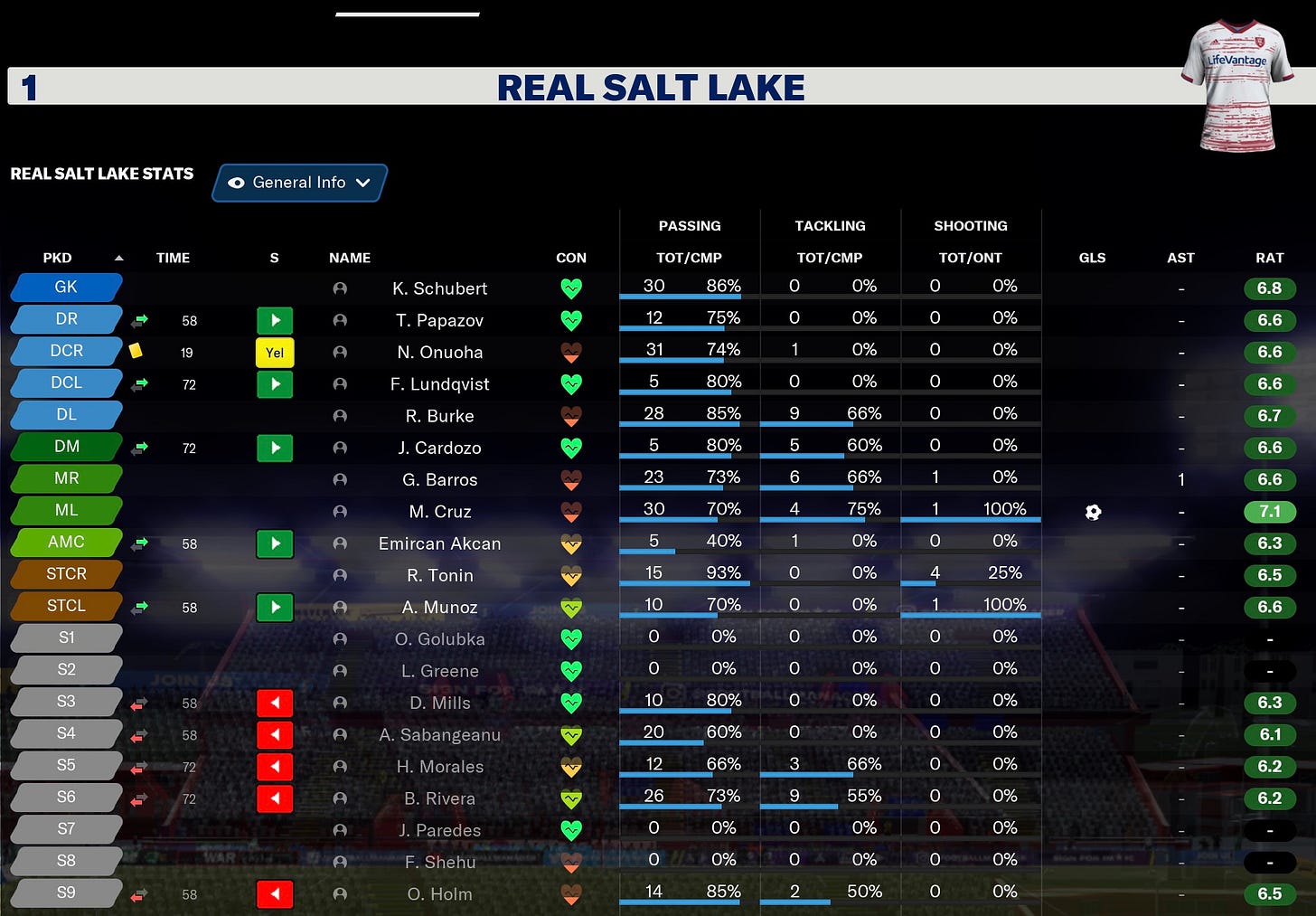Viewport: 1316px width, 916px height.
Task: Open K. Schubert's player portrait icon
Action: tap(339, 288)
